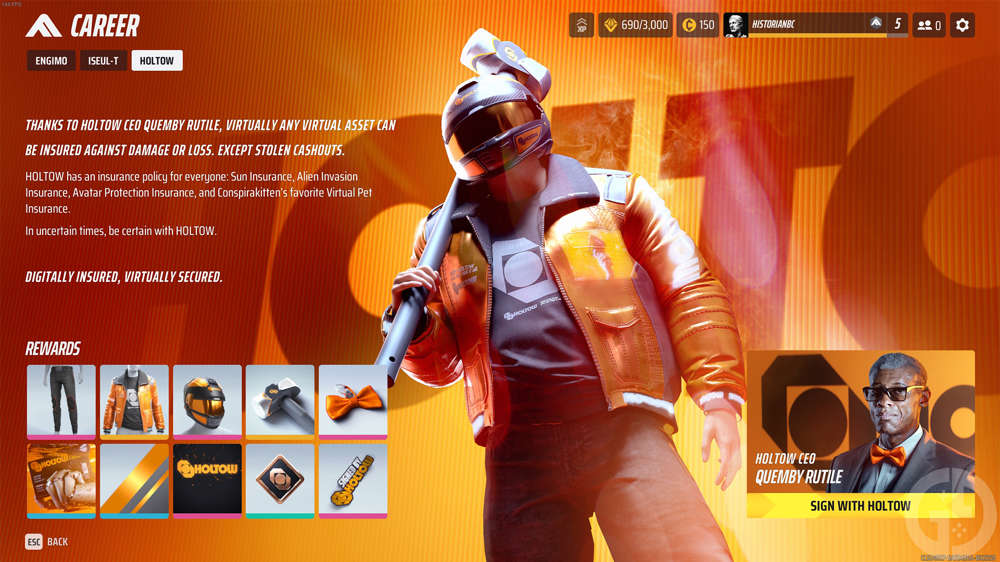This screenshot has width=1000, height=562.
Task: Inspect the sledgehammer reward
Action: [x=280, y=400]
